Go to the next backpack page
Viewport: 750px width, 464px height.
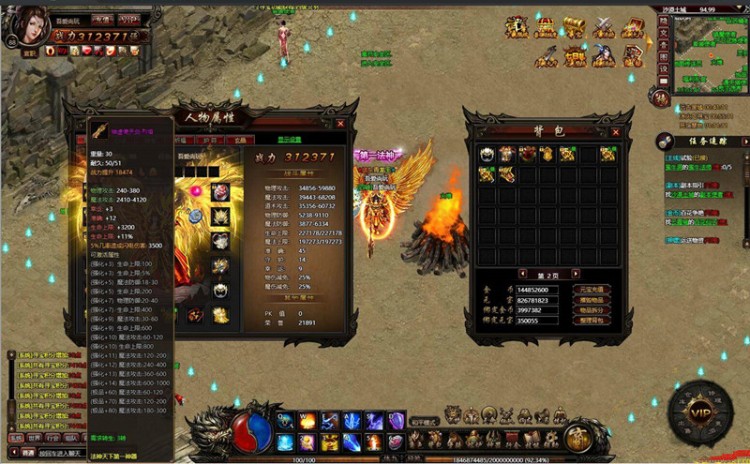(x=577, y=273)
